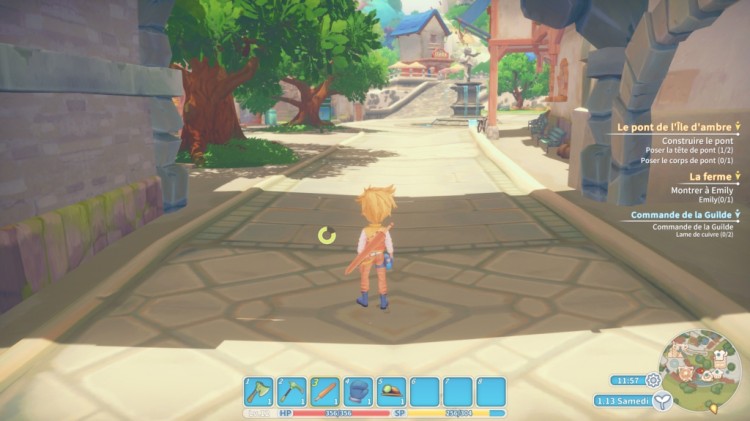Select the food dish in hotbar slot 5

[x=391, y=391]
